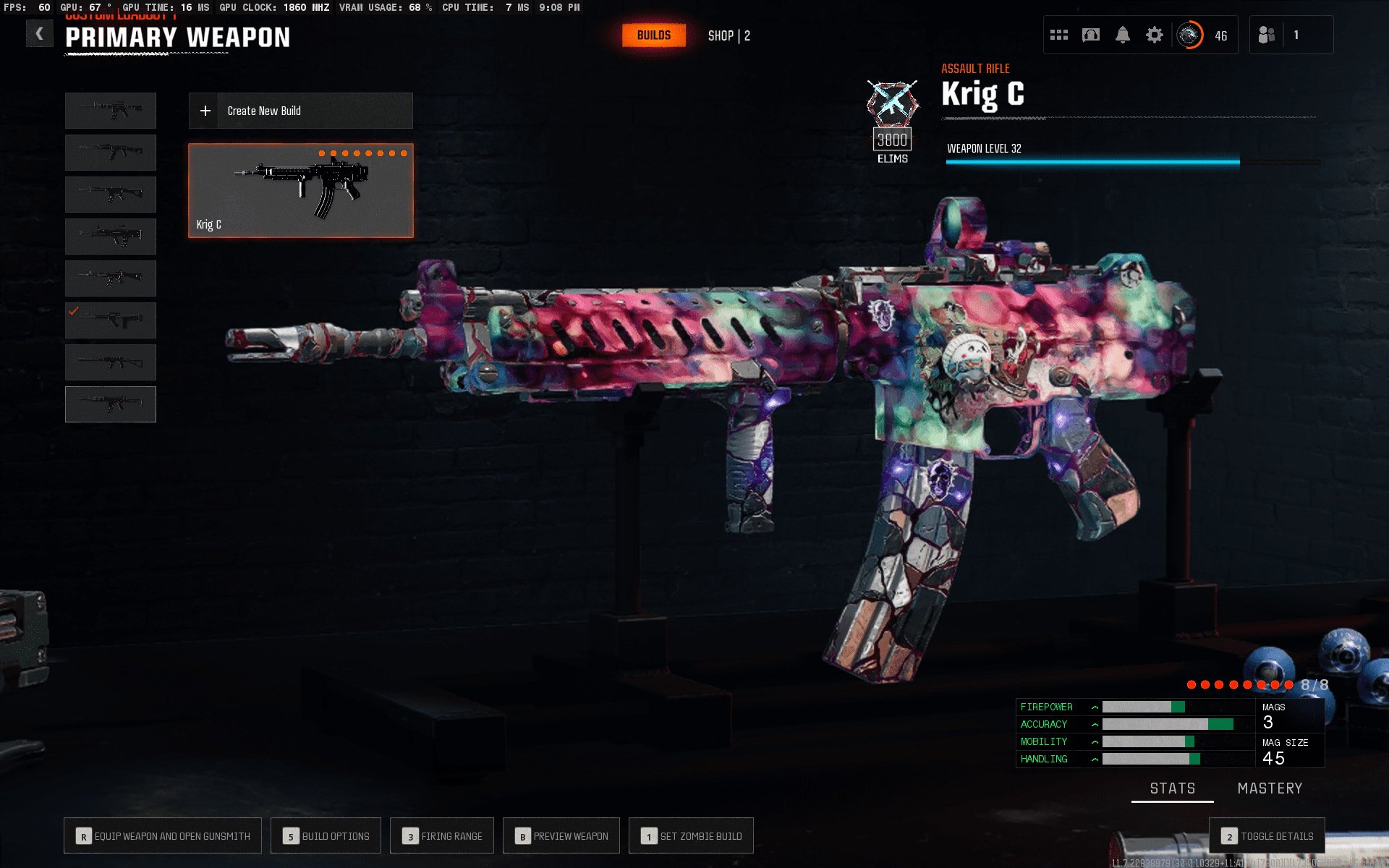Go back with the arrow button
Screen dimensions: 1389x868
(x=40, y=33)
